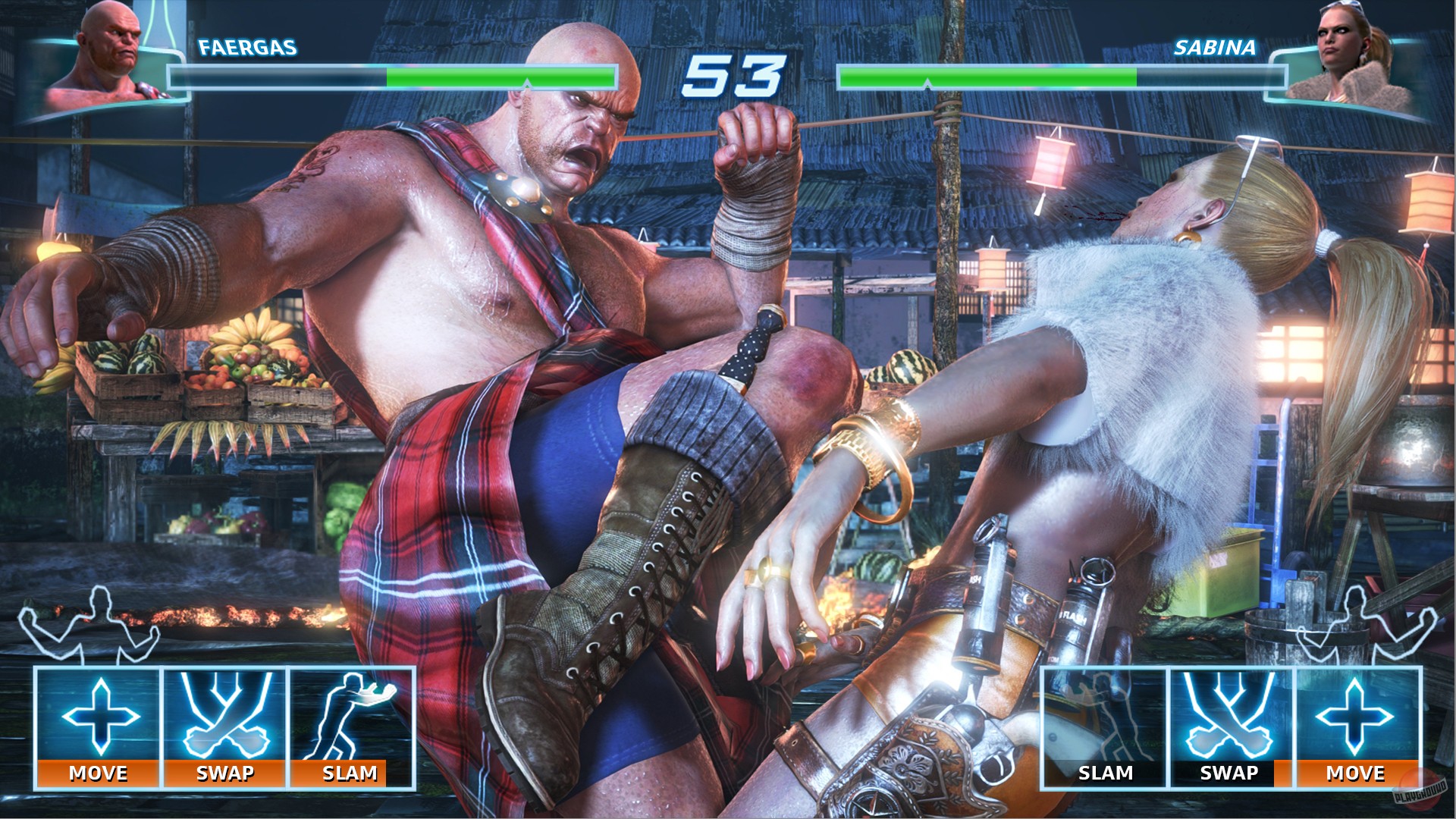Click the FAERGAS name label

(x=246, y=47)
